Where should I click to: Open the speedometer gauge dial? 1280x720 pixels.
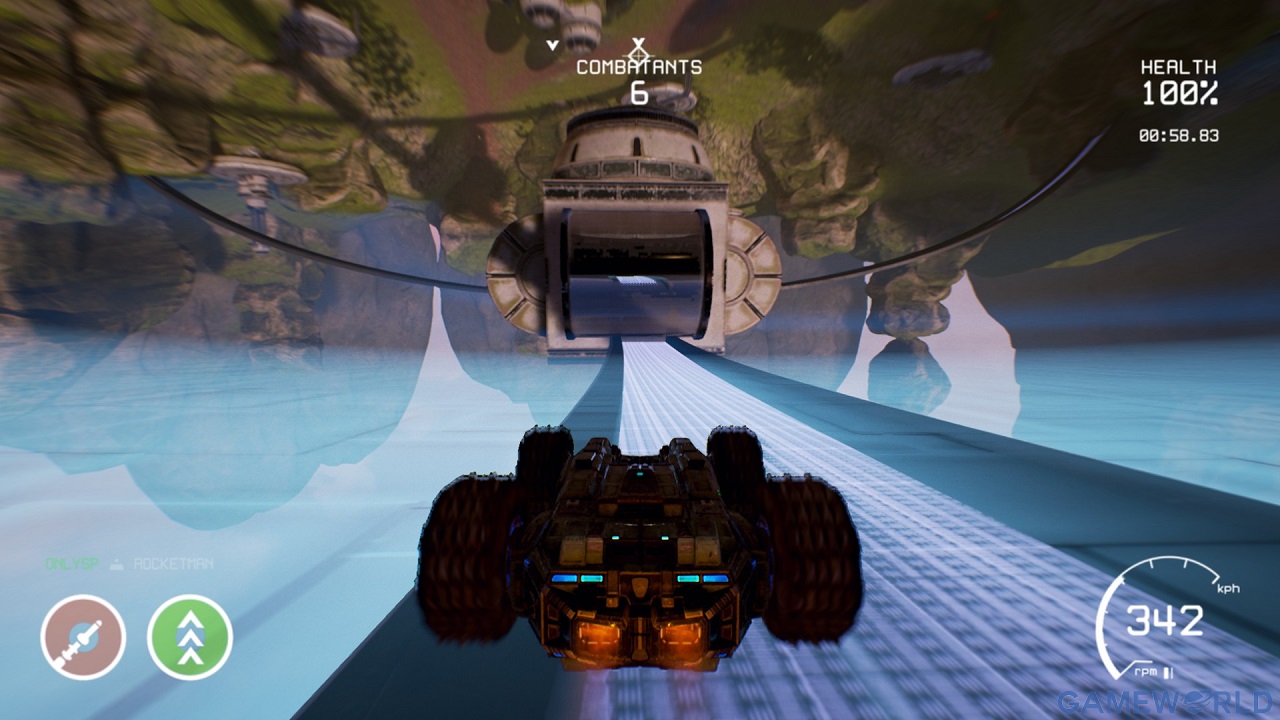coord(1160,620)
